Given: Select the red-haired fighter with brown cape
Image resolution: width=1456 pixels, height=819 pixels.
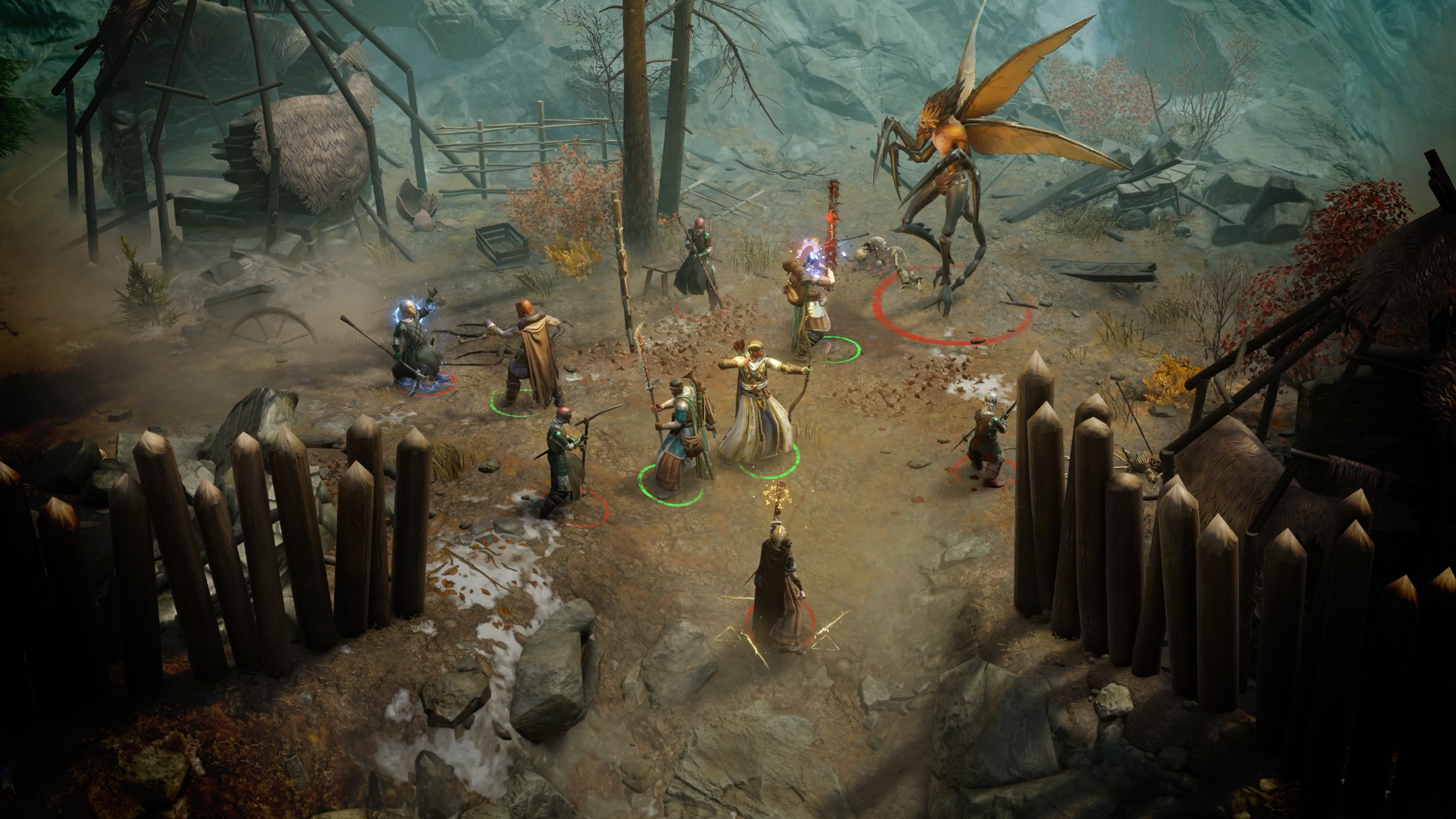Looking at the screenshot, I should tap(531, 356).
